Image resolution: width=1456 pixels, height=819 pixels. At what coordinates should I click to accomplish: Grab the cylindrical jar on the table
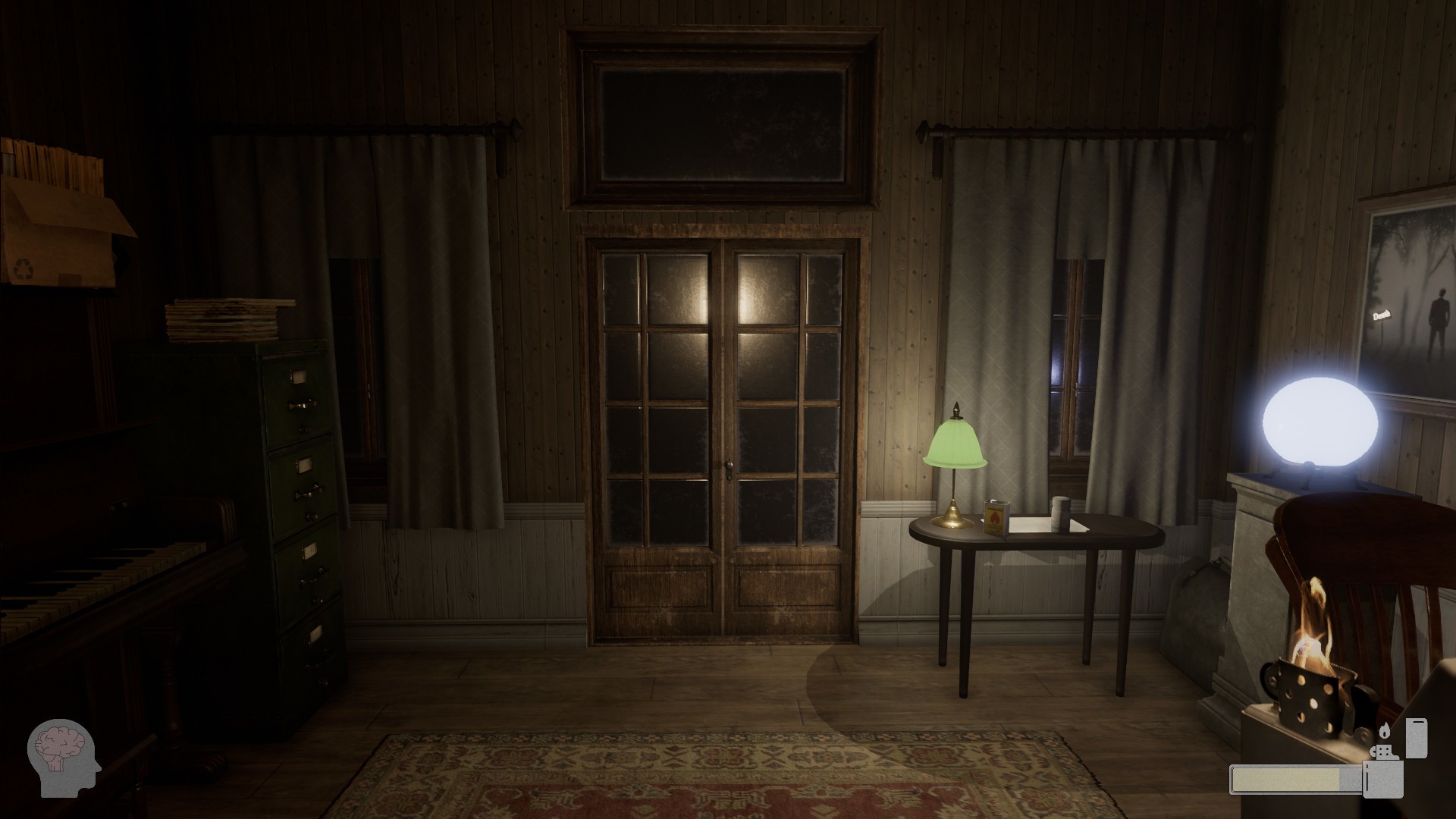pos(1062,512)
